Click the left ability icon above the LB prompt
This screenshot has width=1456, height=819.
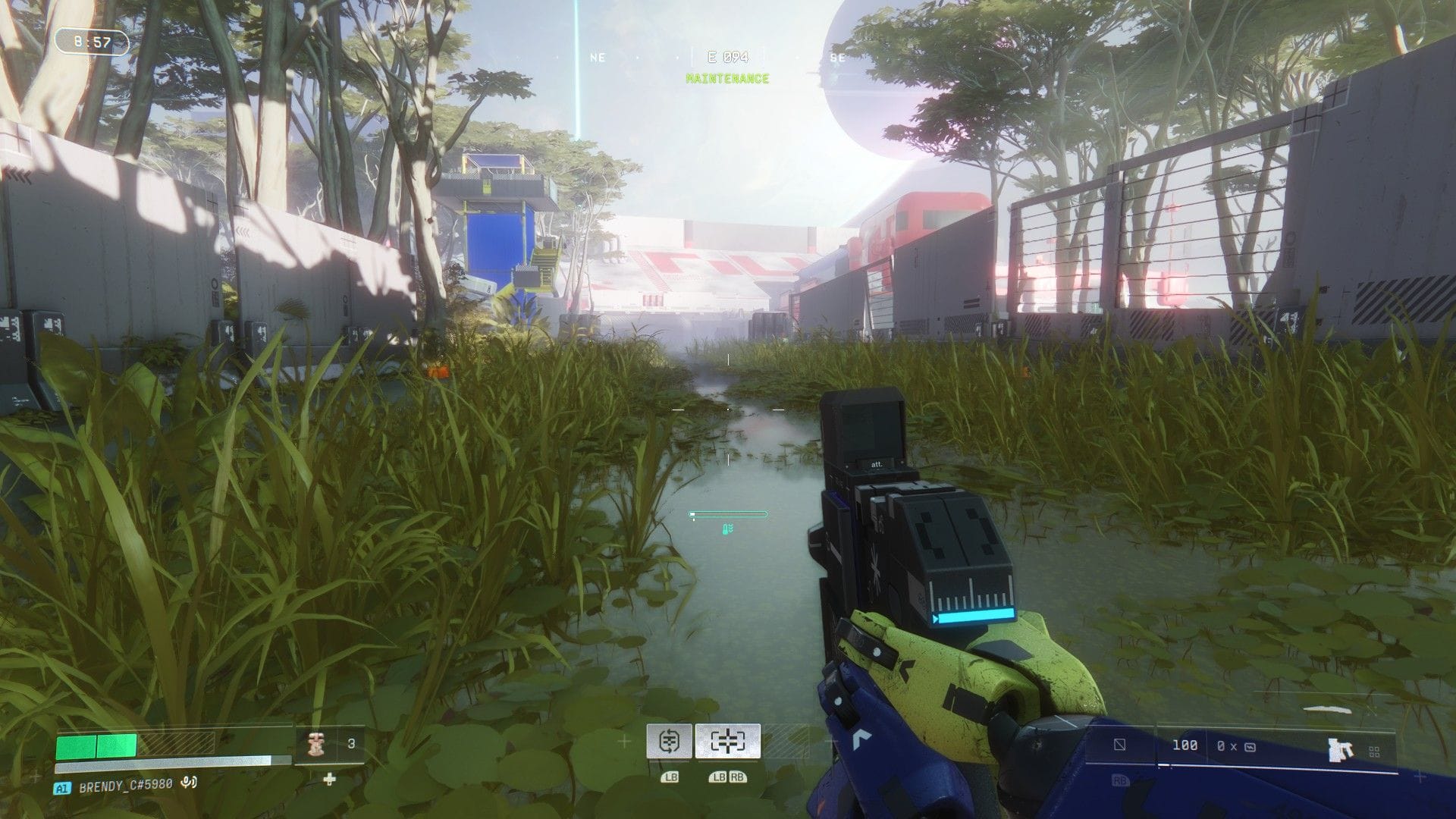click(670, 742)
